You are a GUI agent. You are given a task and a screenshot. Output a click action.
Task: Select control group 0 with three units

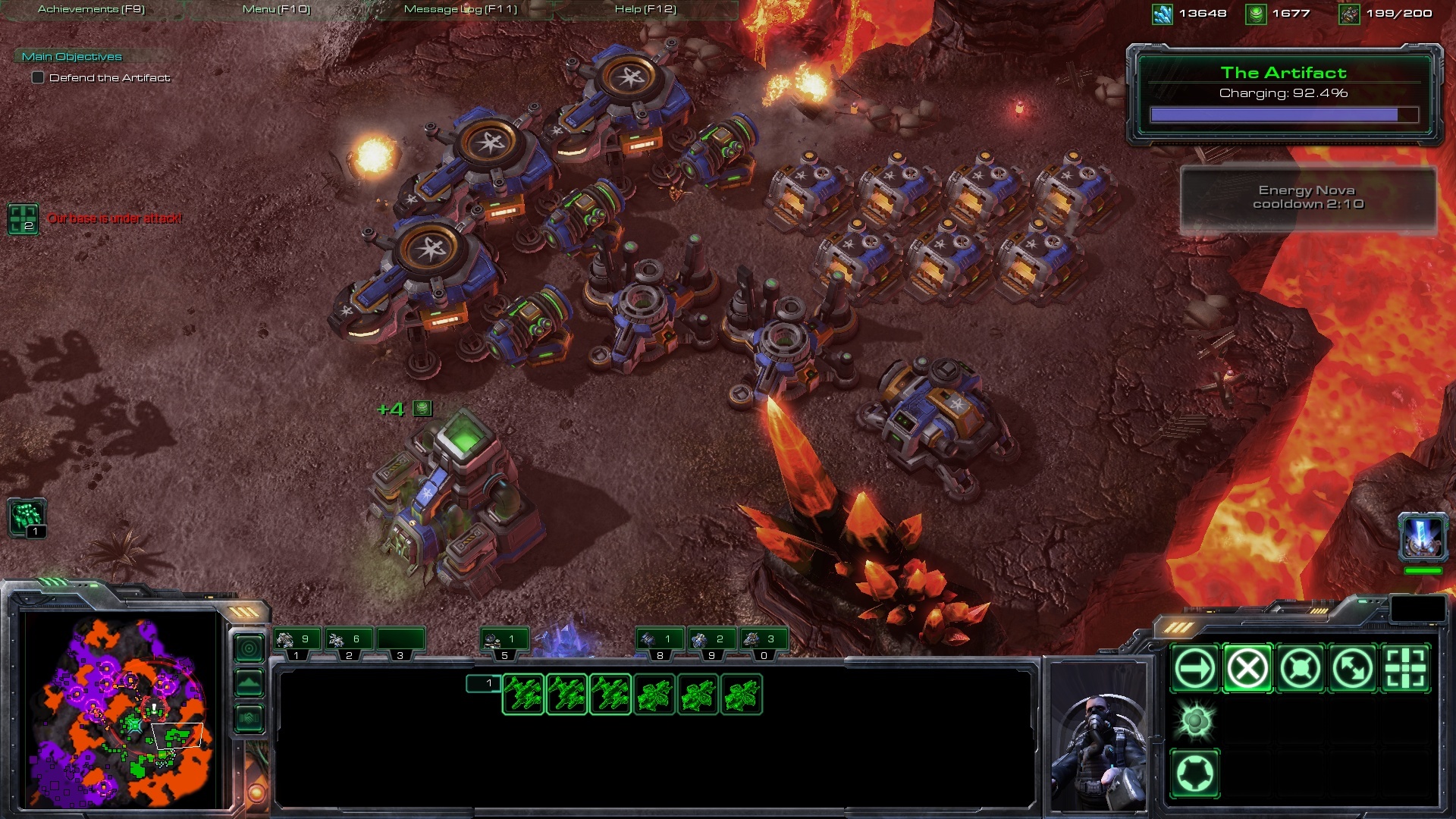[763, 642]
